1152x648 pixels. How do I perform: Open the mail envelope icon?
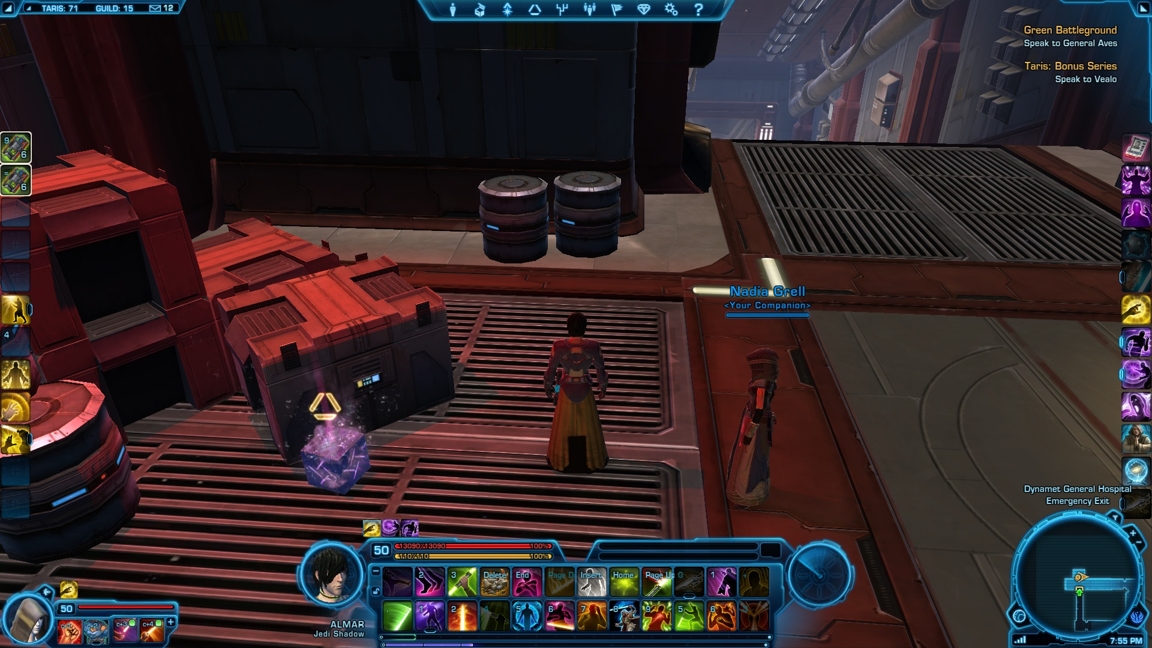point(154,8)
